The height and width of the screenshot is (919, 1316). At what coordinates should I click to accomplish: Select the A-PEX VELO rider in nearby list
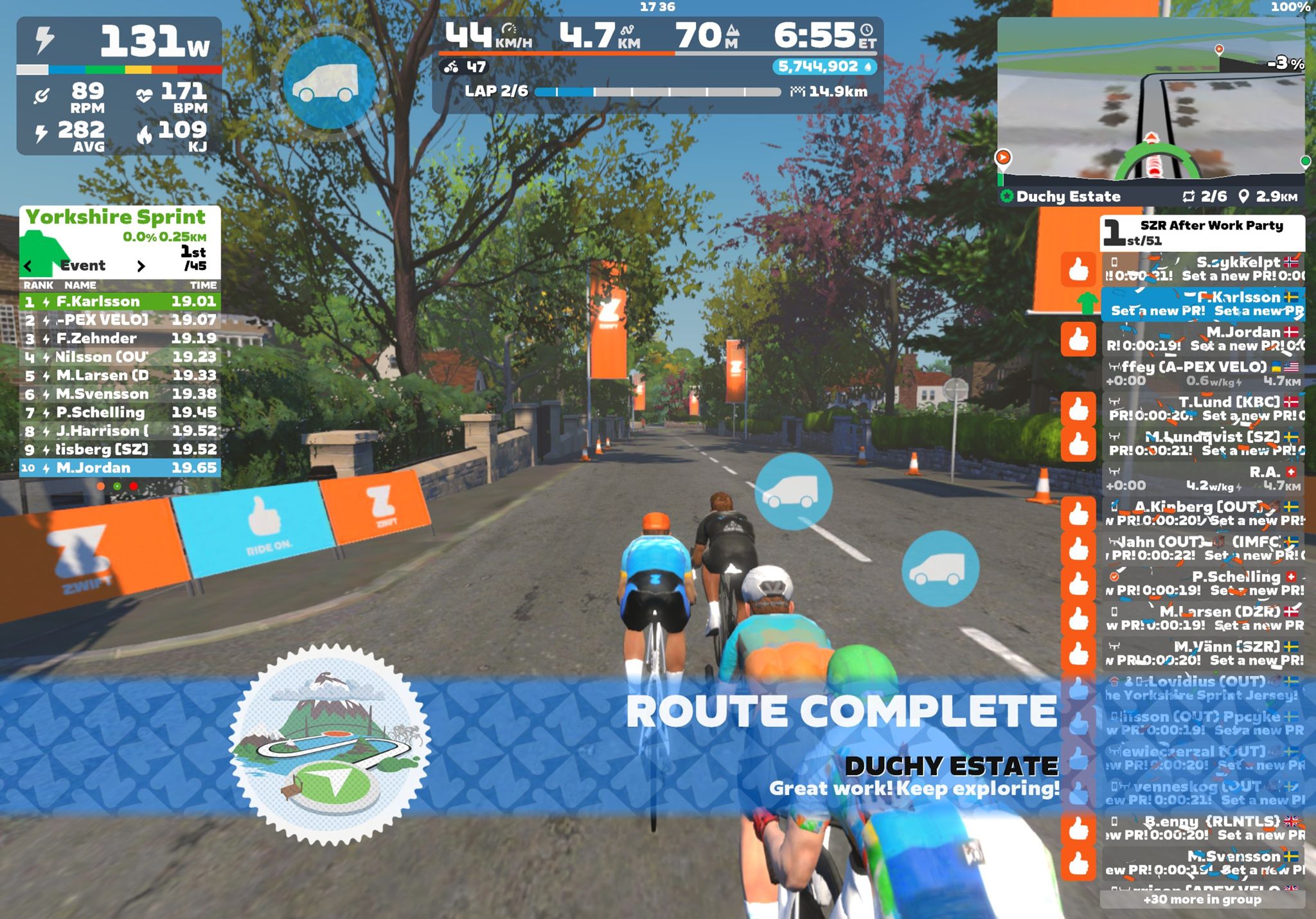coord(1203,374)
